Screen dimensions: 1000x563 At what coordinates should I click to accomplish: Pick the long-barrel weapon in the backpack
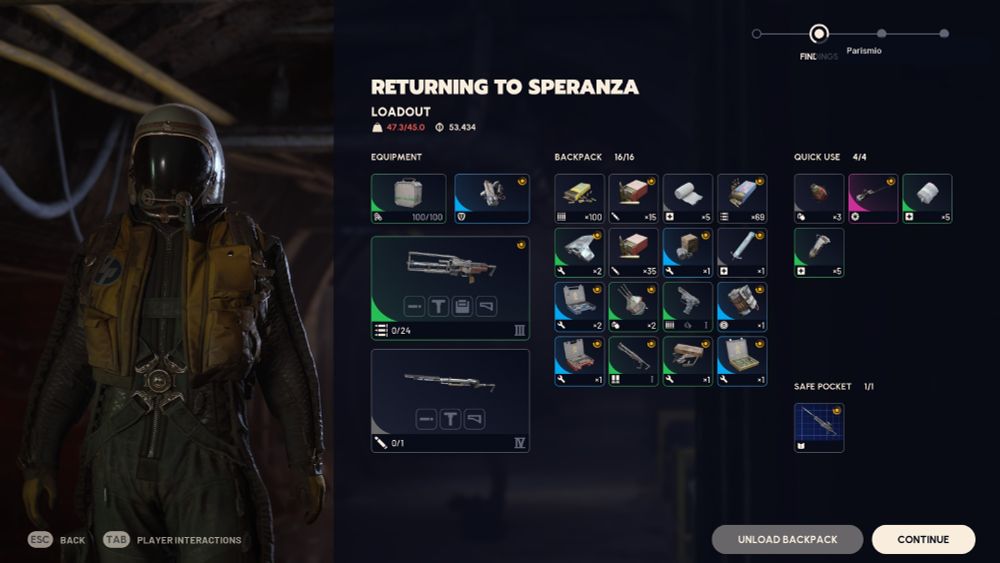pyautogui.click(x=634, y=360)
